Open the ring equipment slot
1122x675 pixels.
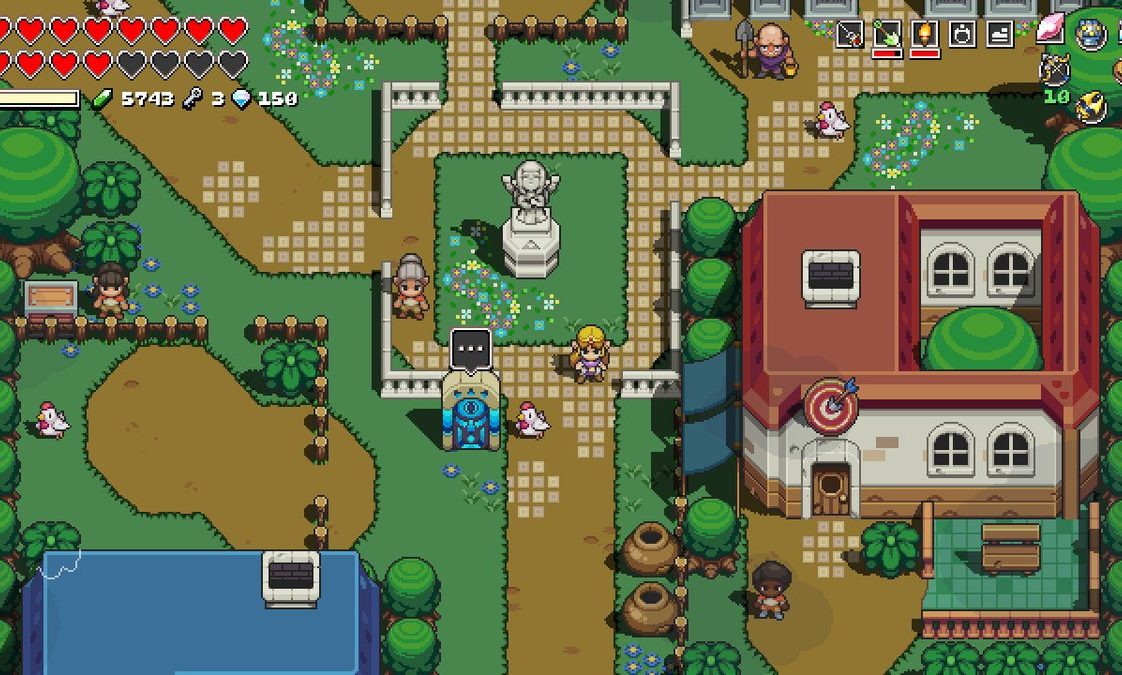962,34
